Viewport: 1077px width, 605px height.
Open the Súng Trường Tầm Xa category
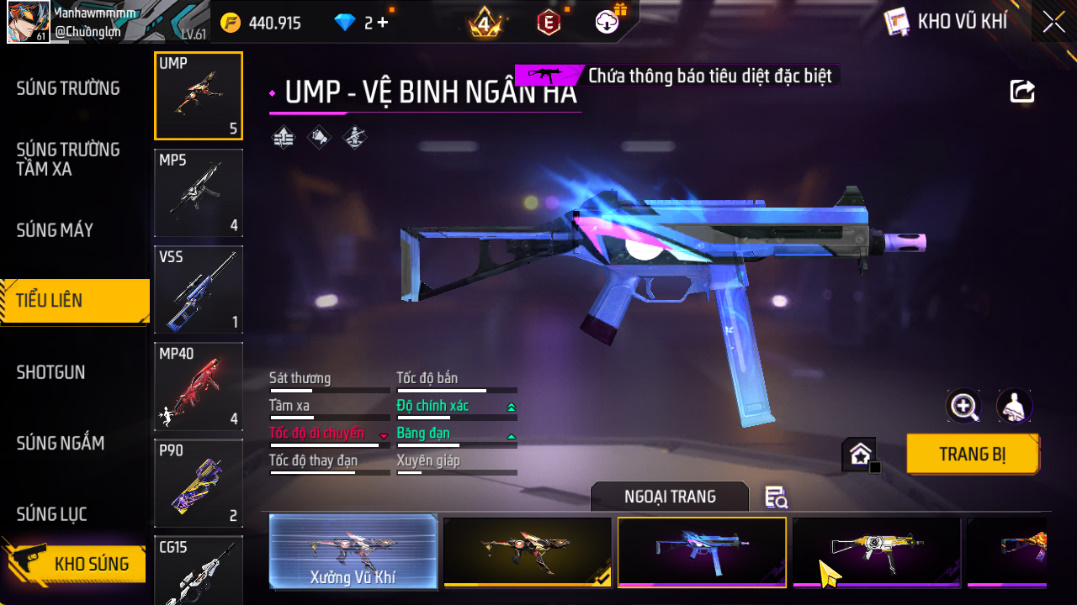[x=68, y=159]
